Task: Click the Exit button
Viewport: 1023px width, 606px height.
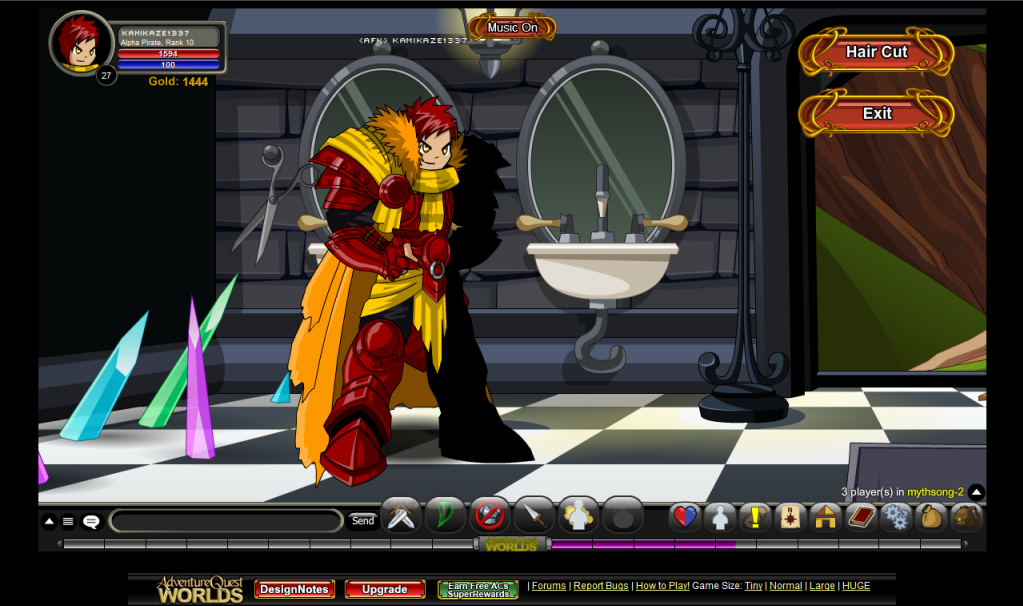Action: 876,113
